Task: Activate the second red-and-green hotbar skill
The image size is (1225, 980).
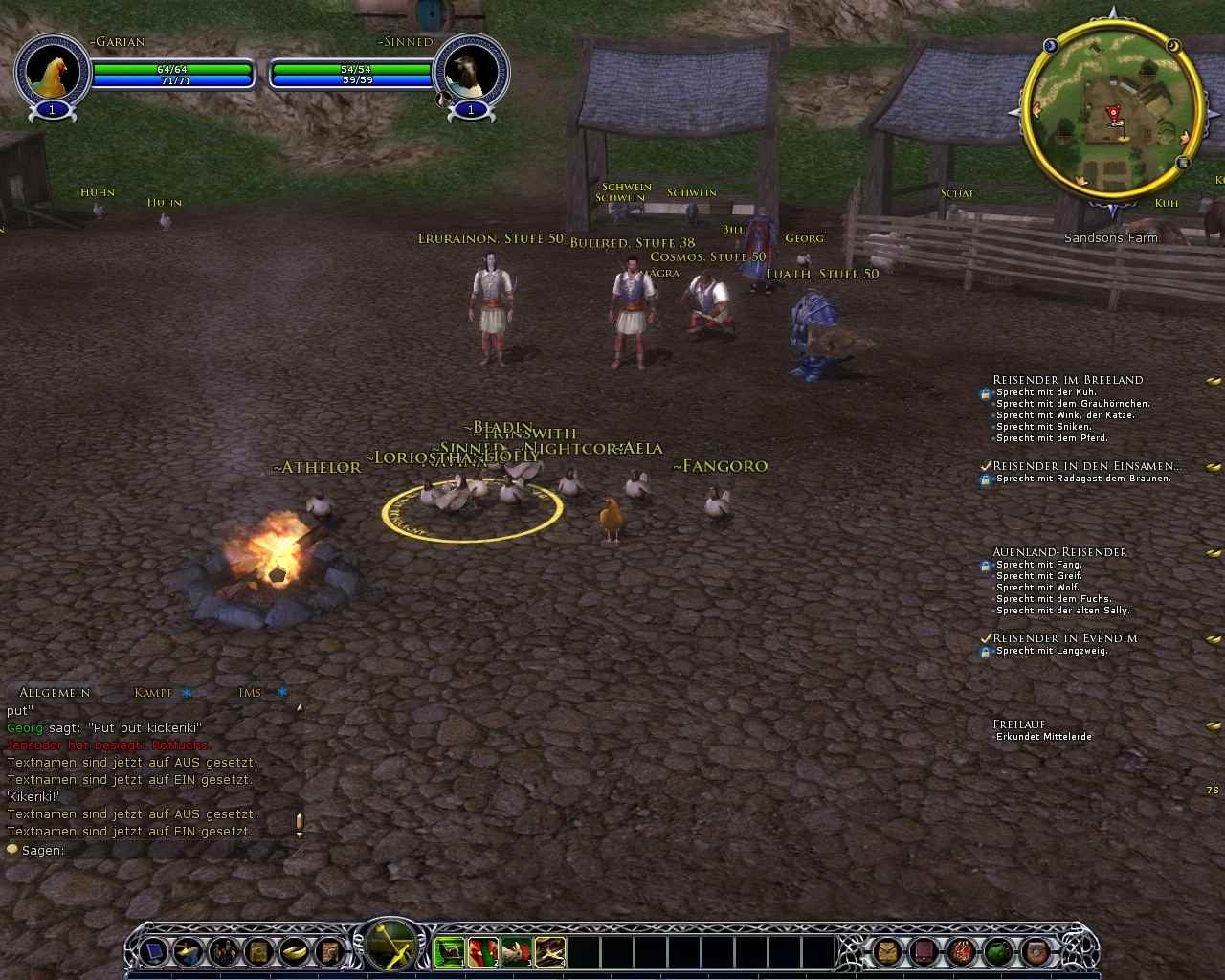Action: (x=483, y=951)
